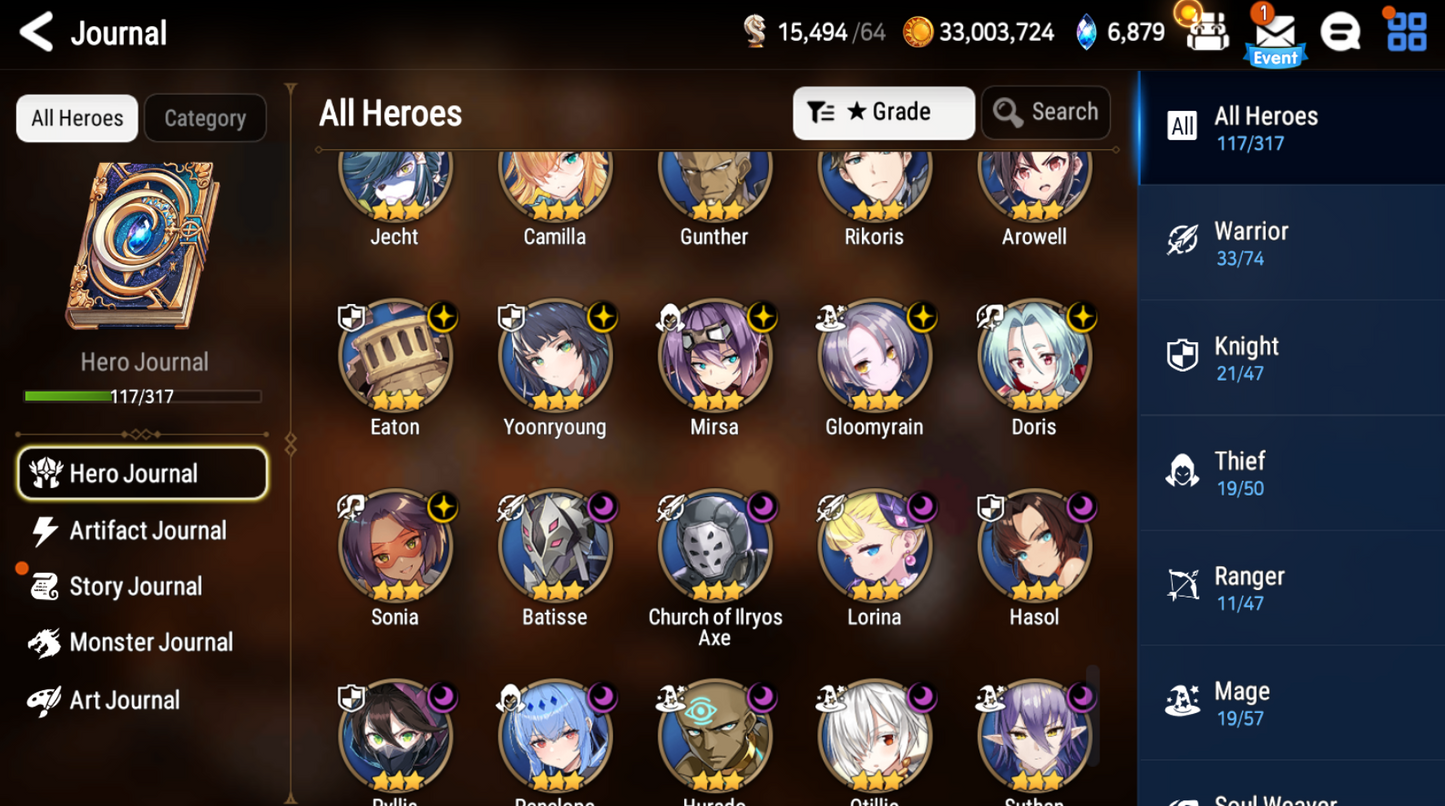
Task: Go back using the arrow next to Journal
Action: 35,31
